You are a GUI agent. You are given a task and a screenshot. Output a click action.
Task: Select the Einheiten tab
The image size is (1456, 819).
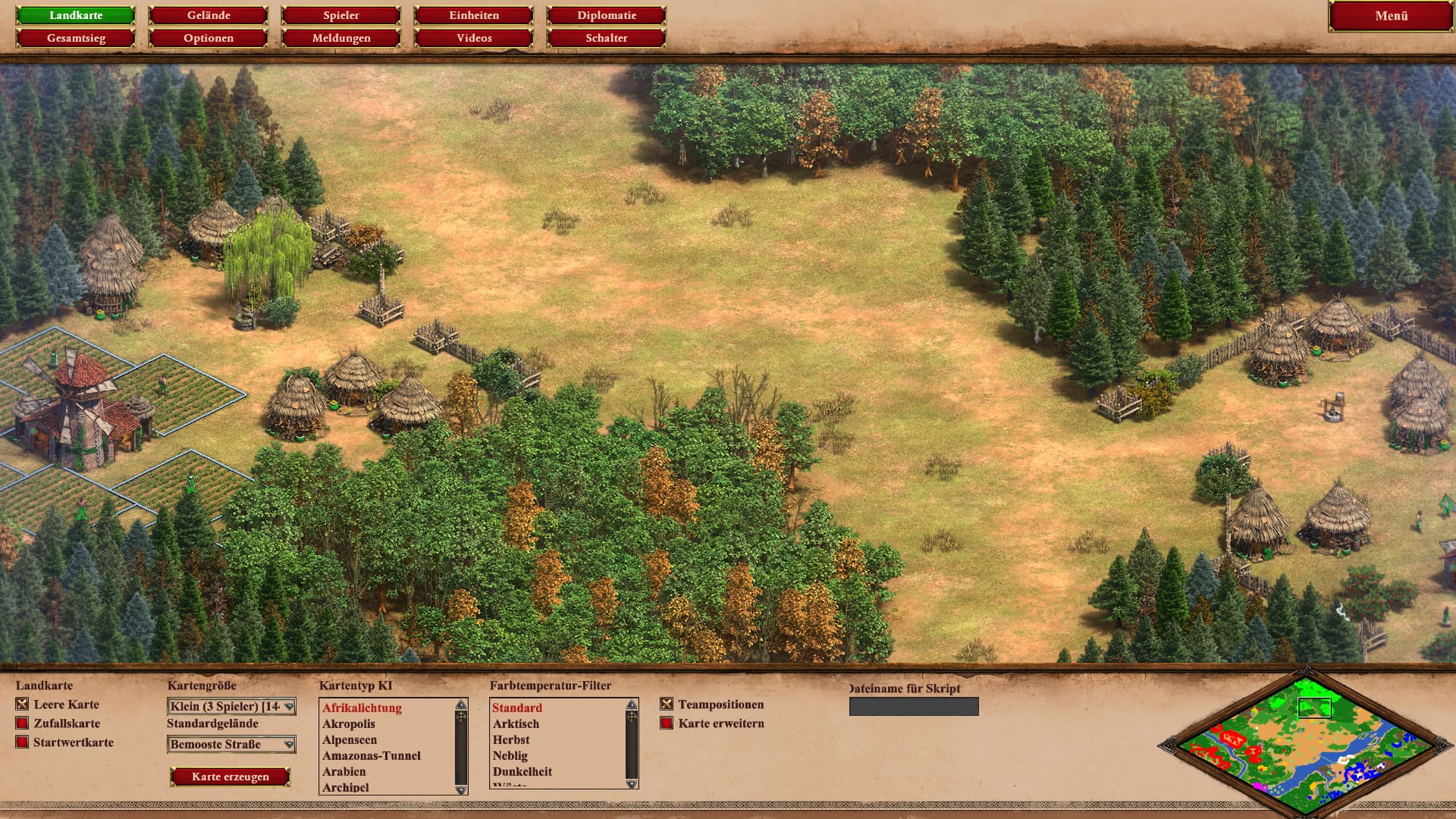click(474, 15)
